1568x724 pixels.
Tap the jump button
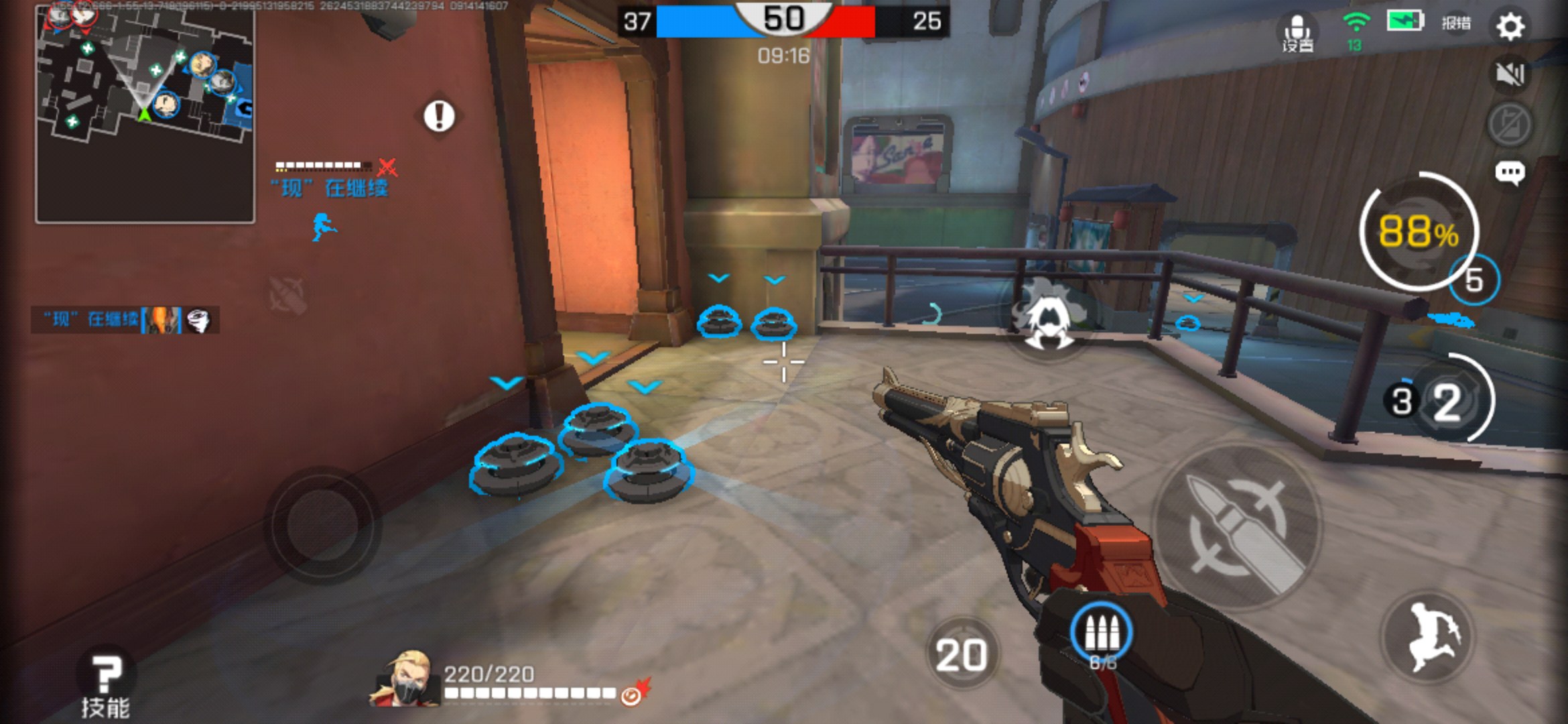point(1429,636)
